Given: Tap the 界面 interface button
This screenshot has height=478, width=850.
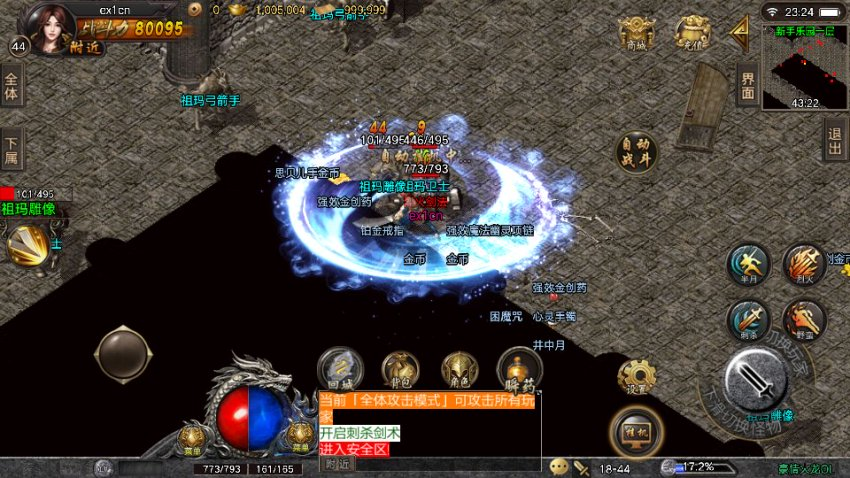Looking at the screenshot, I should (747, 87).
